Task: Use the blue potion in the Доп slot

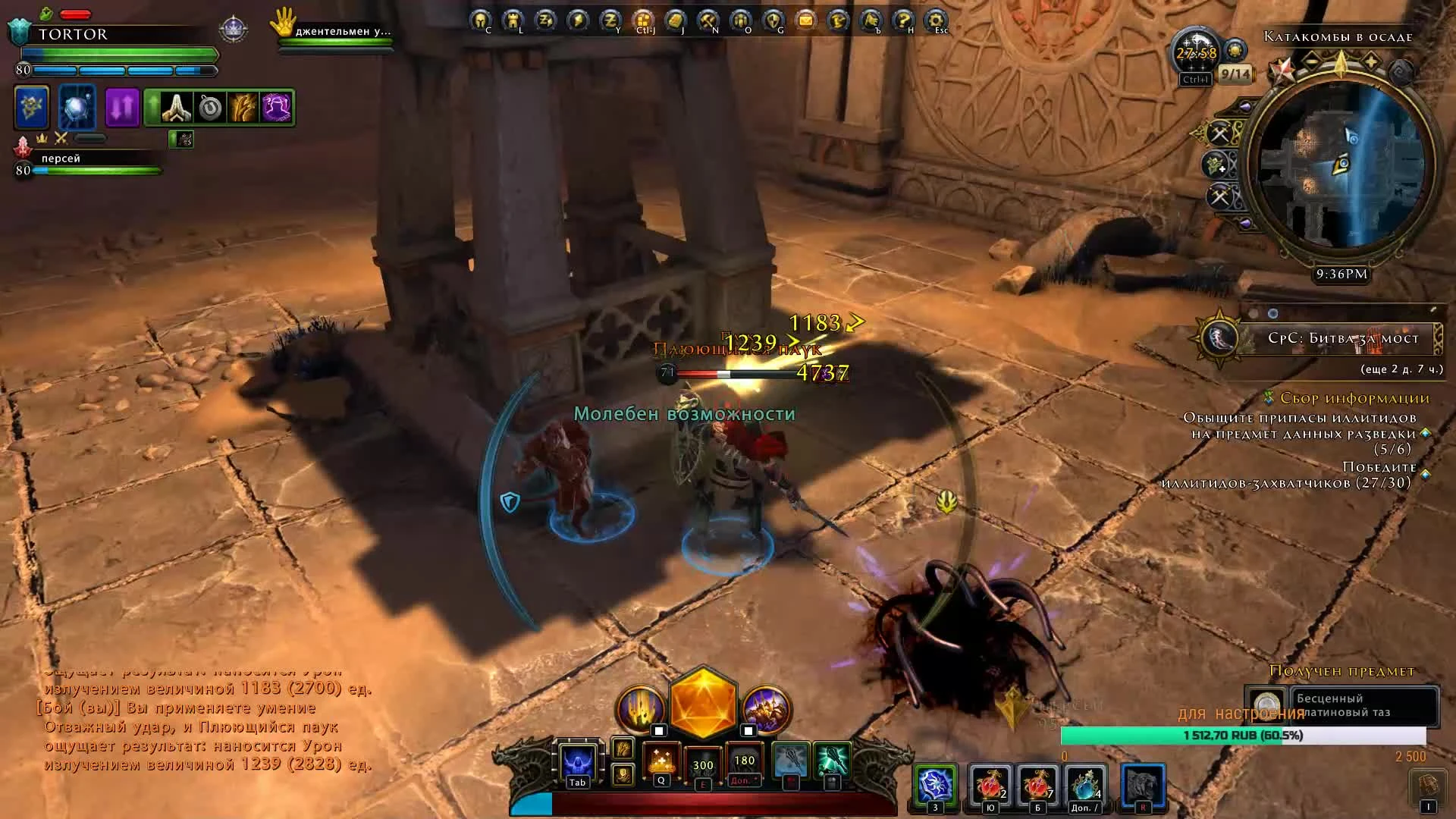Action: (1084, 785)
